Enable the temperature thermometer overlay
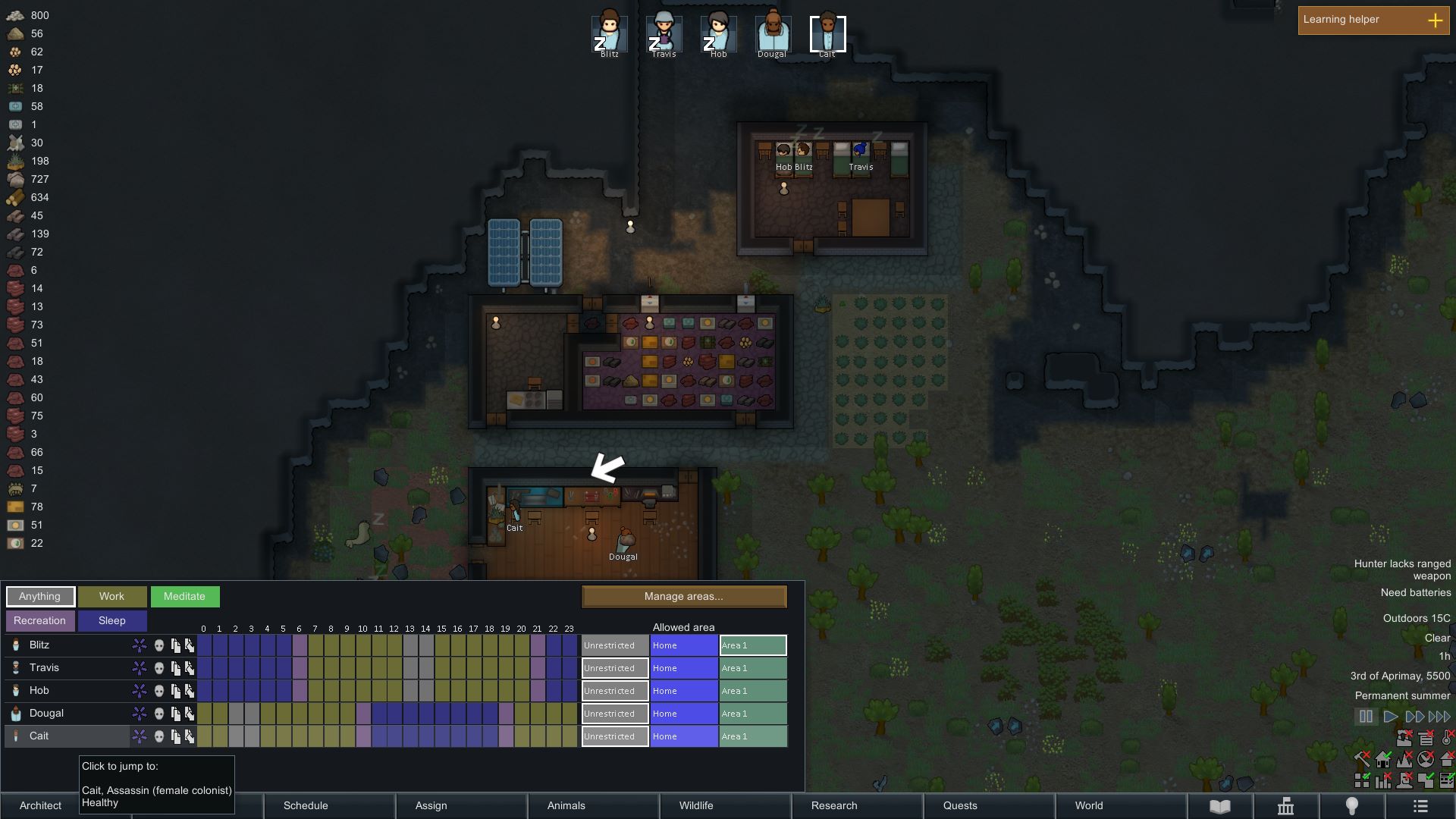This screenshot has height=819, width=1456. click(1445, 738)
